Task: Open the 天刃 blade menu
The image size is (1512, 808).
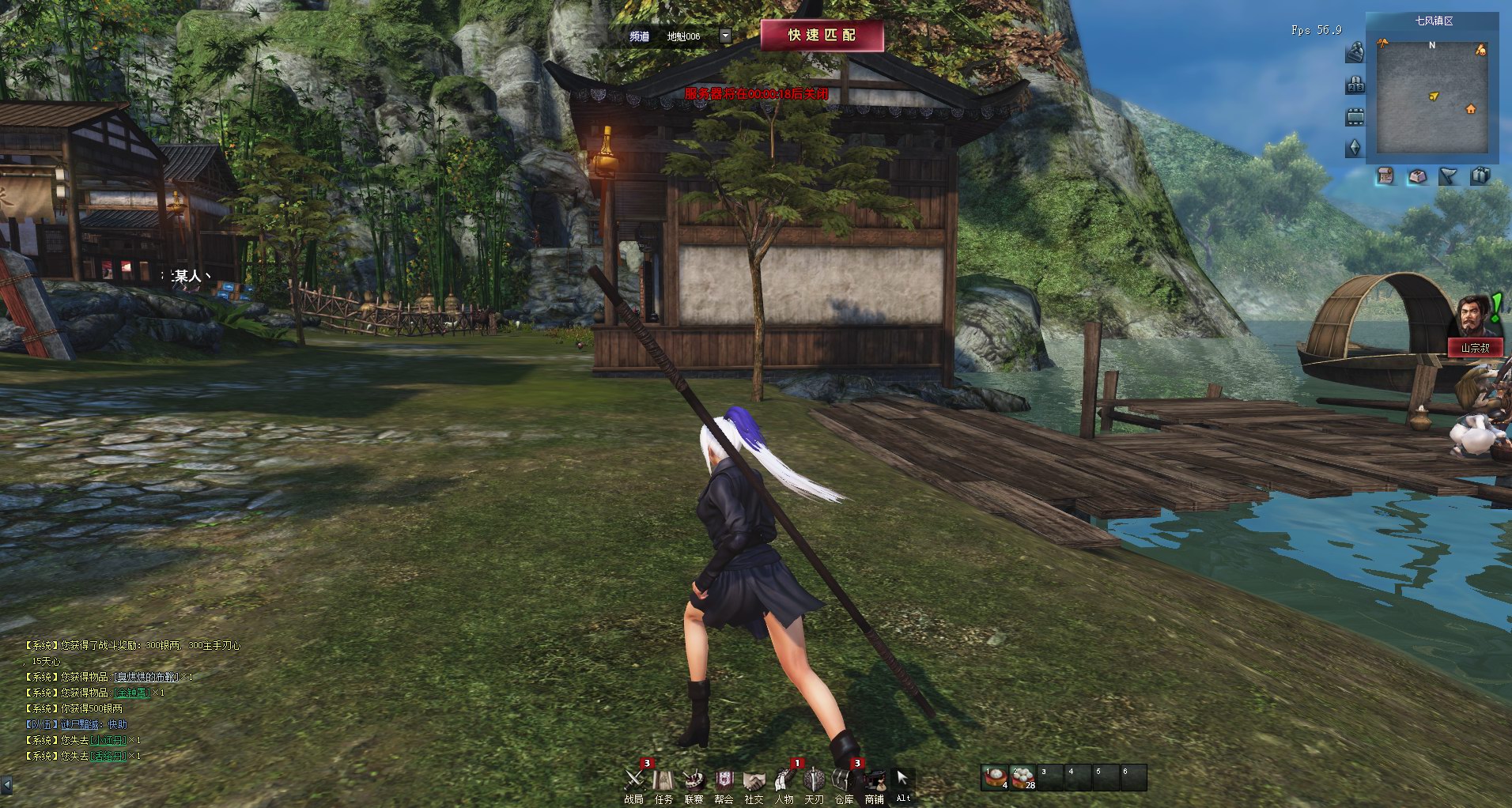Action: [x=814, y=780]
